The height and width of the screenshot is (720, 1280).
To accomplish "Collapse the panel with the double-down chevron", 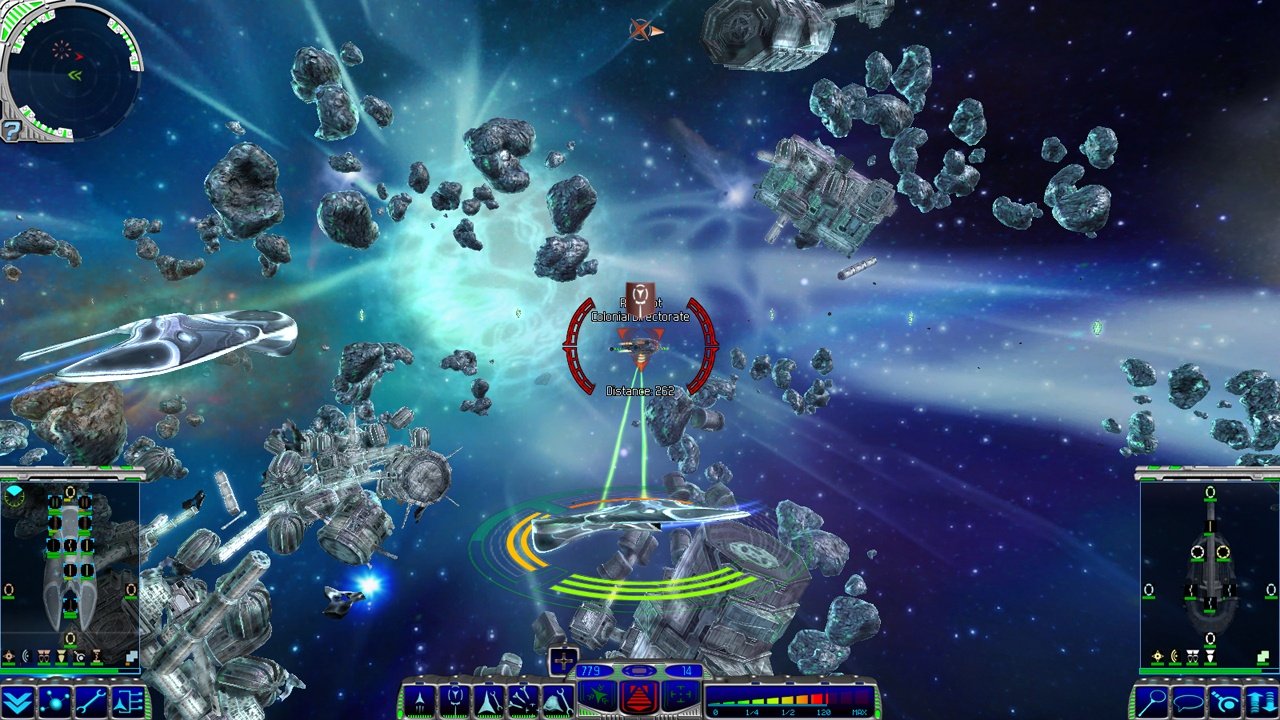I will [16, 702].
